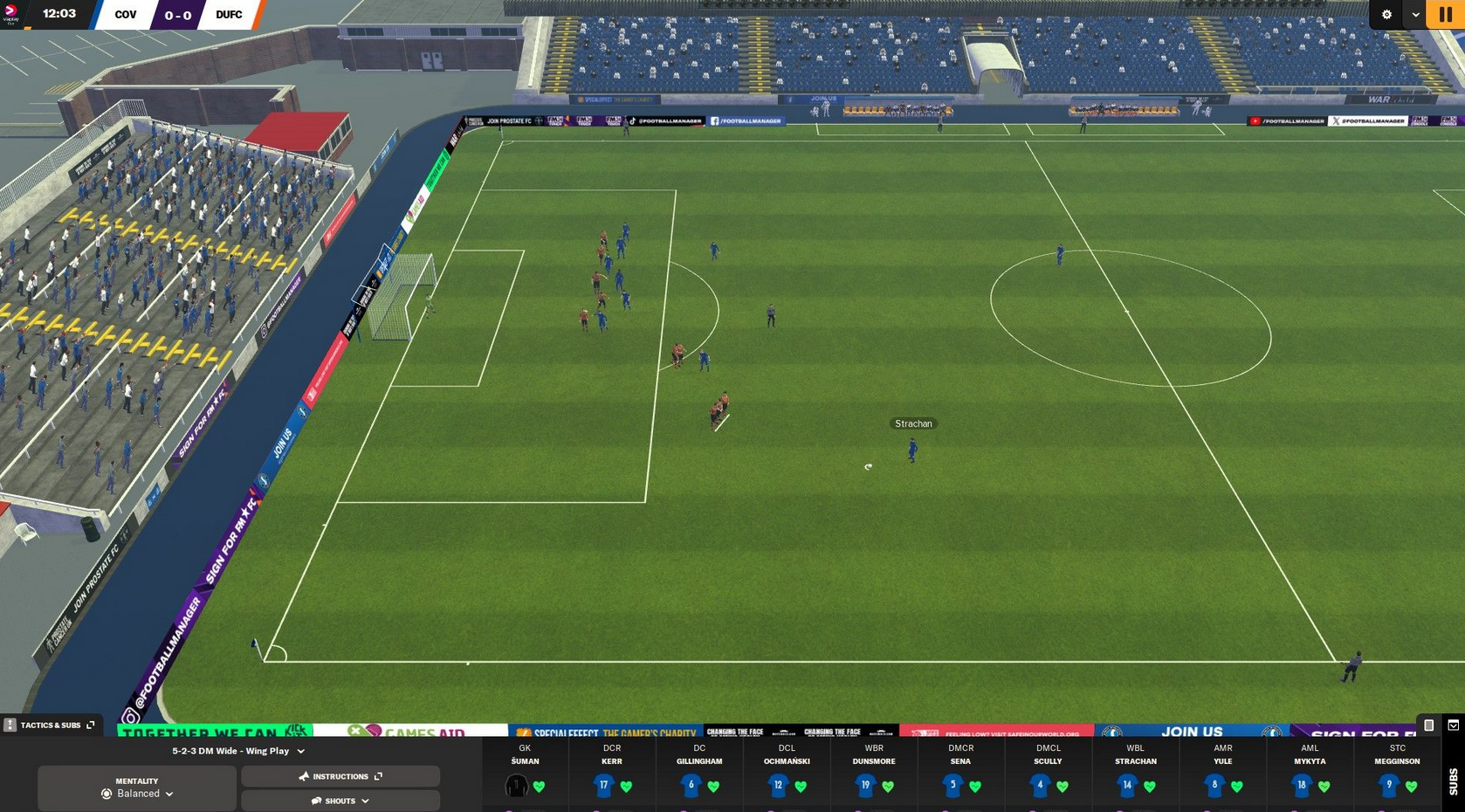
Task: Open the Tactics & Subs panel
Action: [50, 725]
